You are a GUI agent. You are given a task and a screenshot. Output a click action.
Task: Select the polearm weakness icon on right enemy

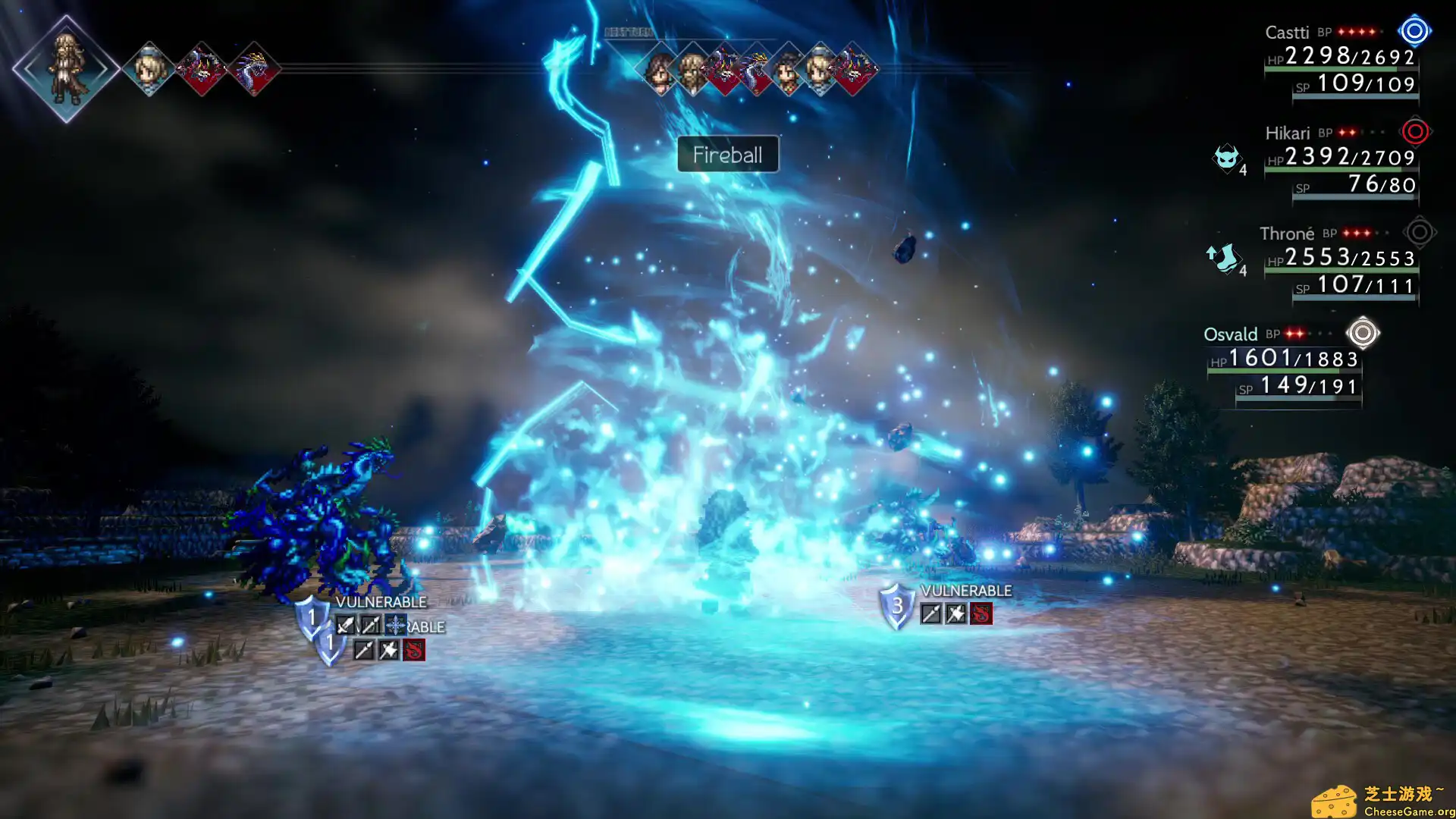click(x=931, y=614)
